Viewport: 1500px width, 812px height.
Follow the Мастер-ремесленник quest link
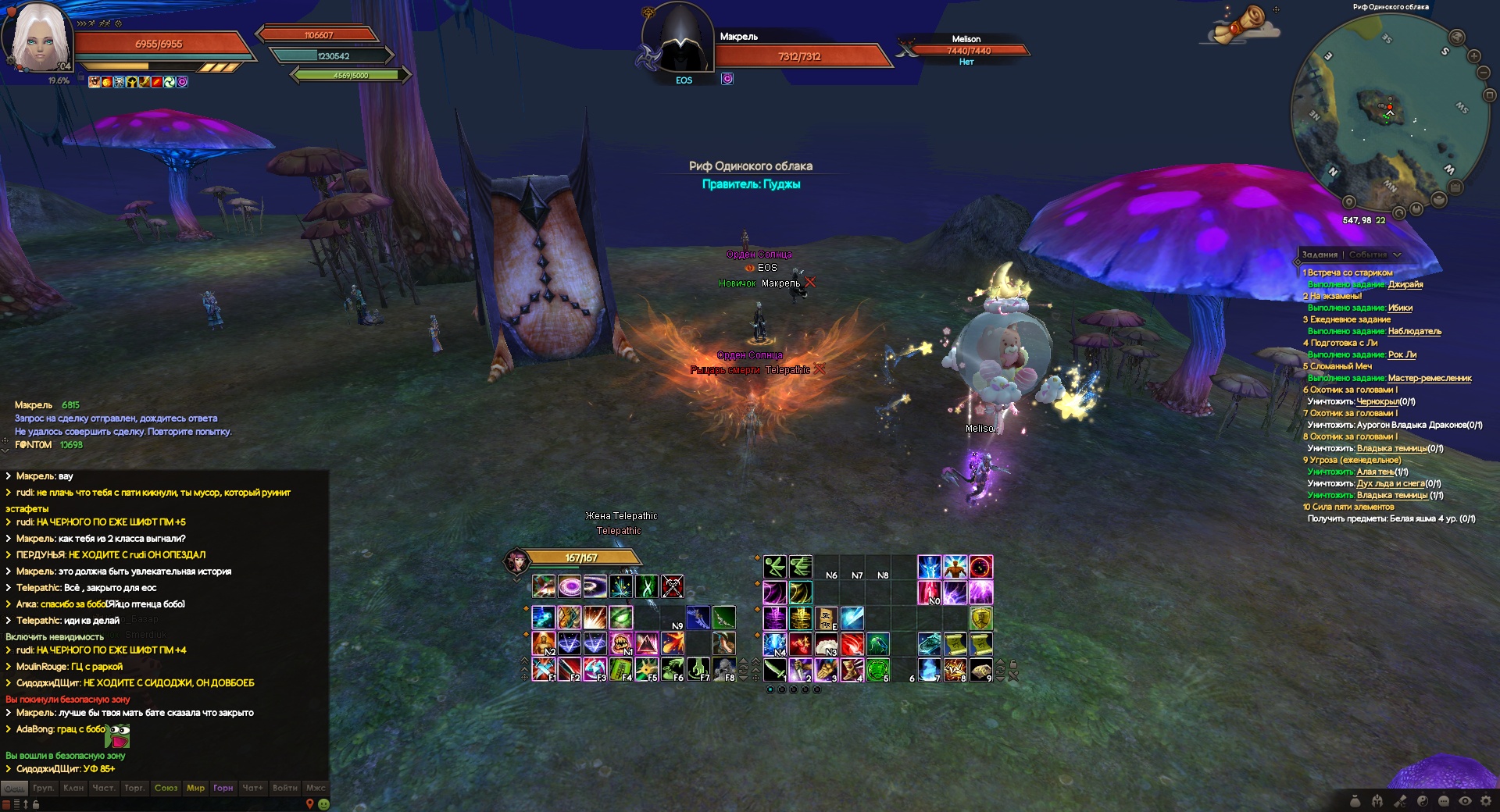click(1430, 378)
